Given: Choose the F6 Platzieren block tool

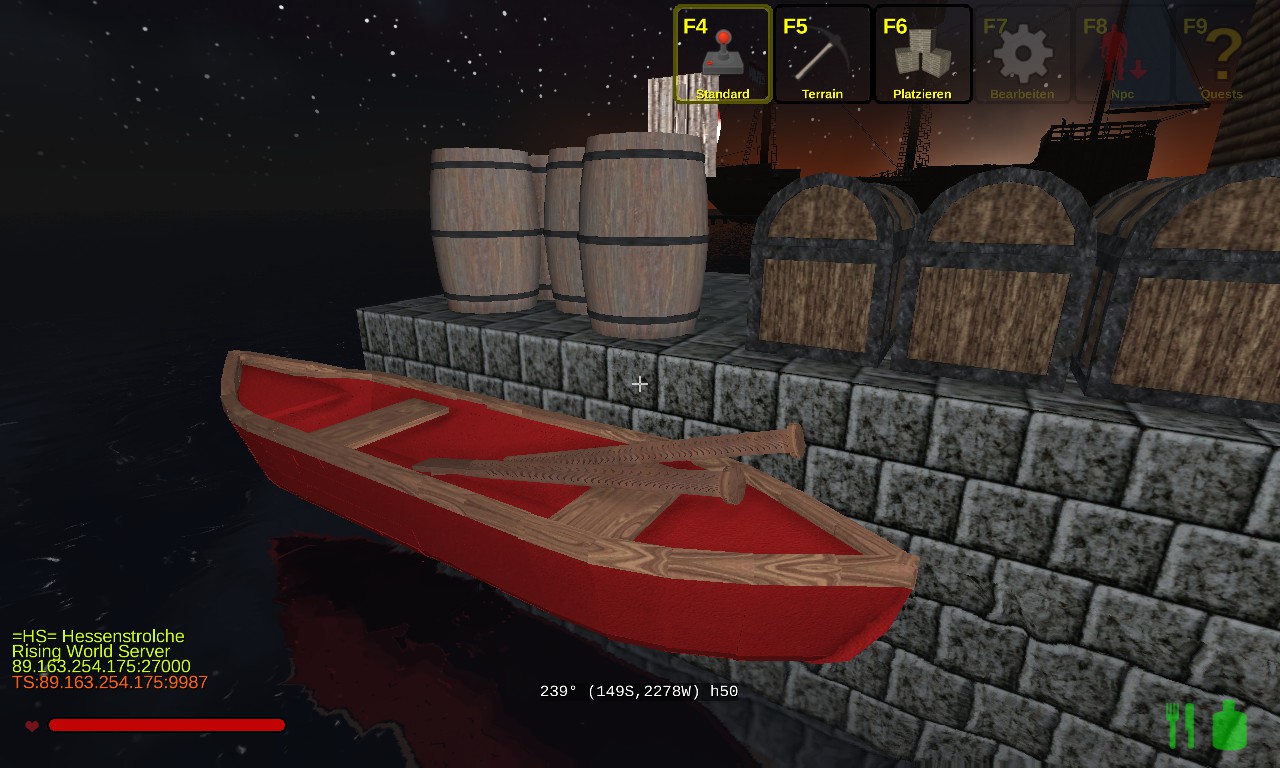Looking at the screenshot, I should (x=922, y=54).
